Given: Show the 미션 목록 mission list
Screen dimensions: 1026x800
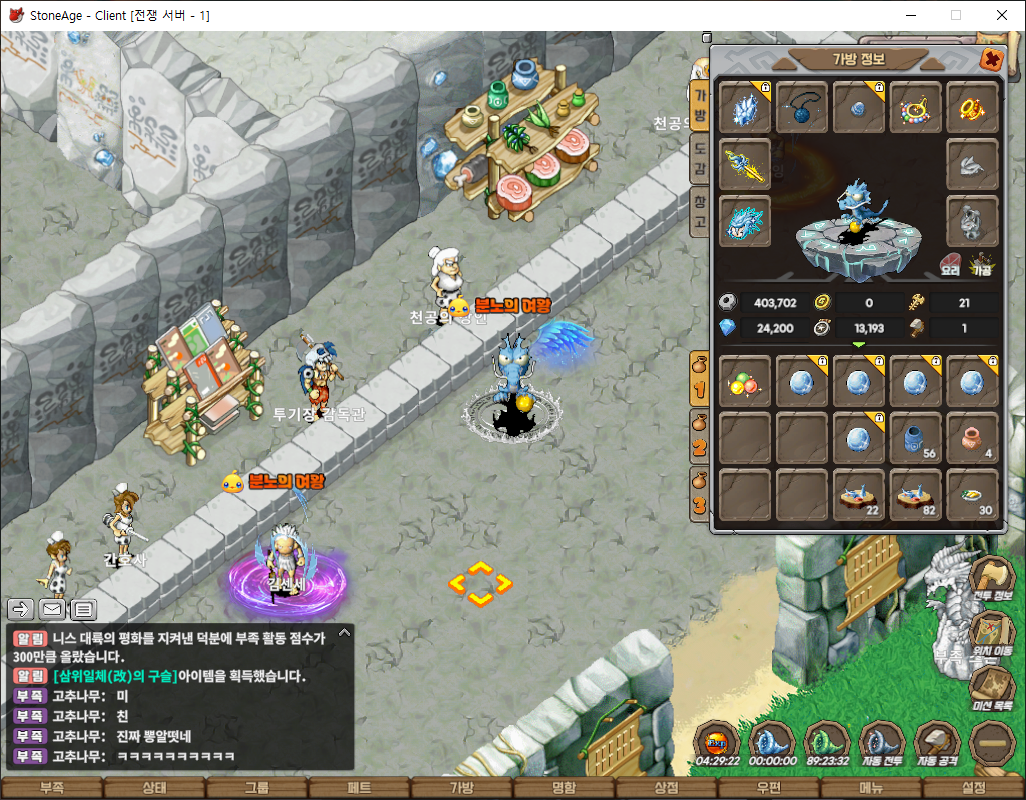Looking at the screenshot, I should pyautogui.click(x=991, y=689).
